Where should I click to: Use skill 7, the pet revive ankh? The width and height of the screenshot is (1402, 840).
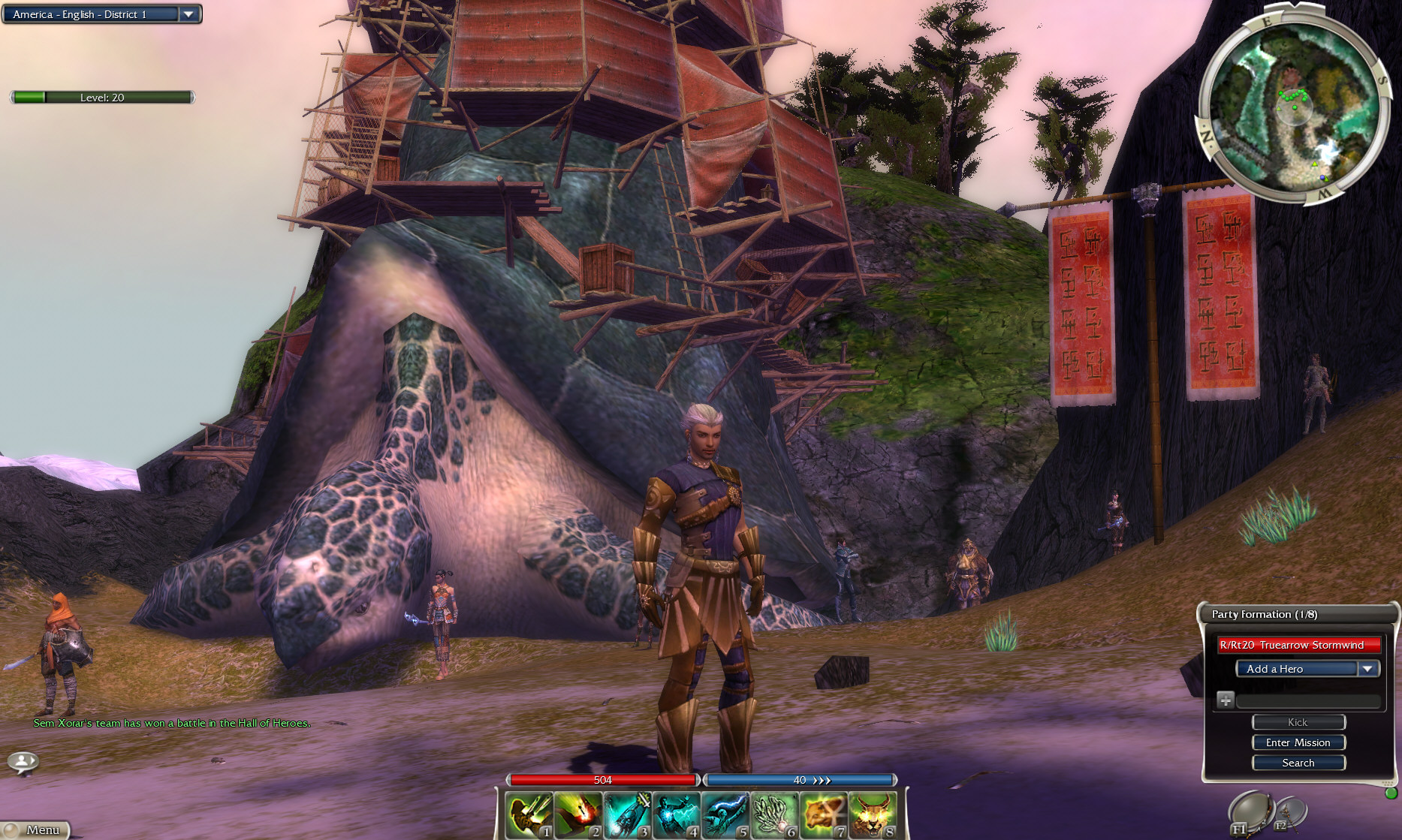pos(824,815)
